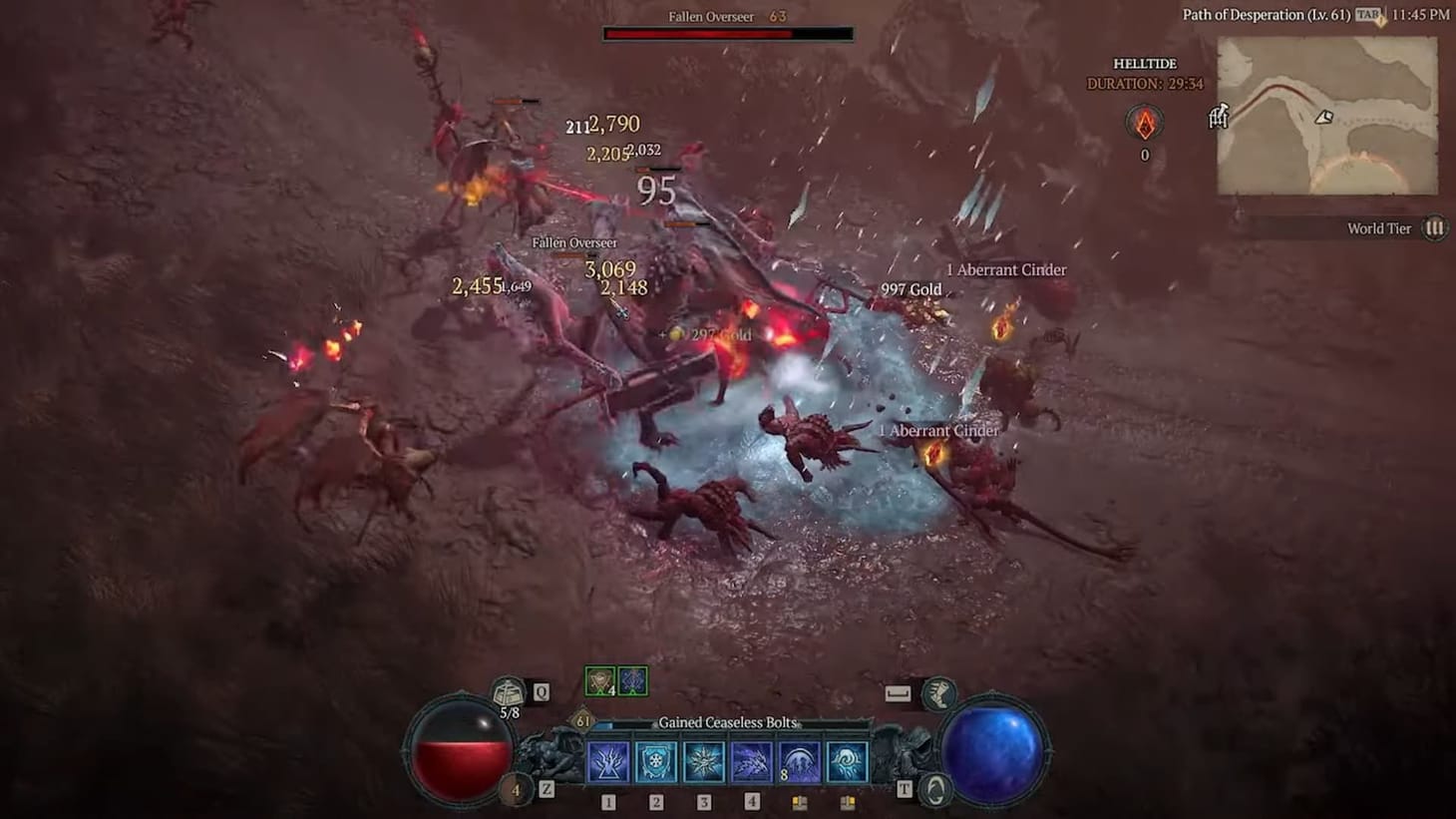Toggle the green buff icon showing 4 stacks
This screenshot has width=1456, height=819.
[x=599, y=680]
